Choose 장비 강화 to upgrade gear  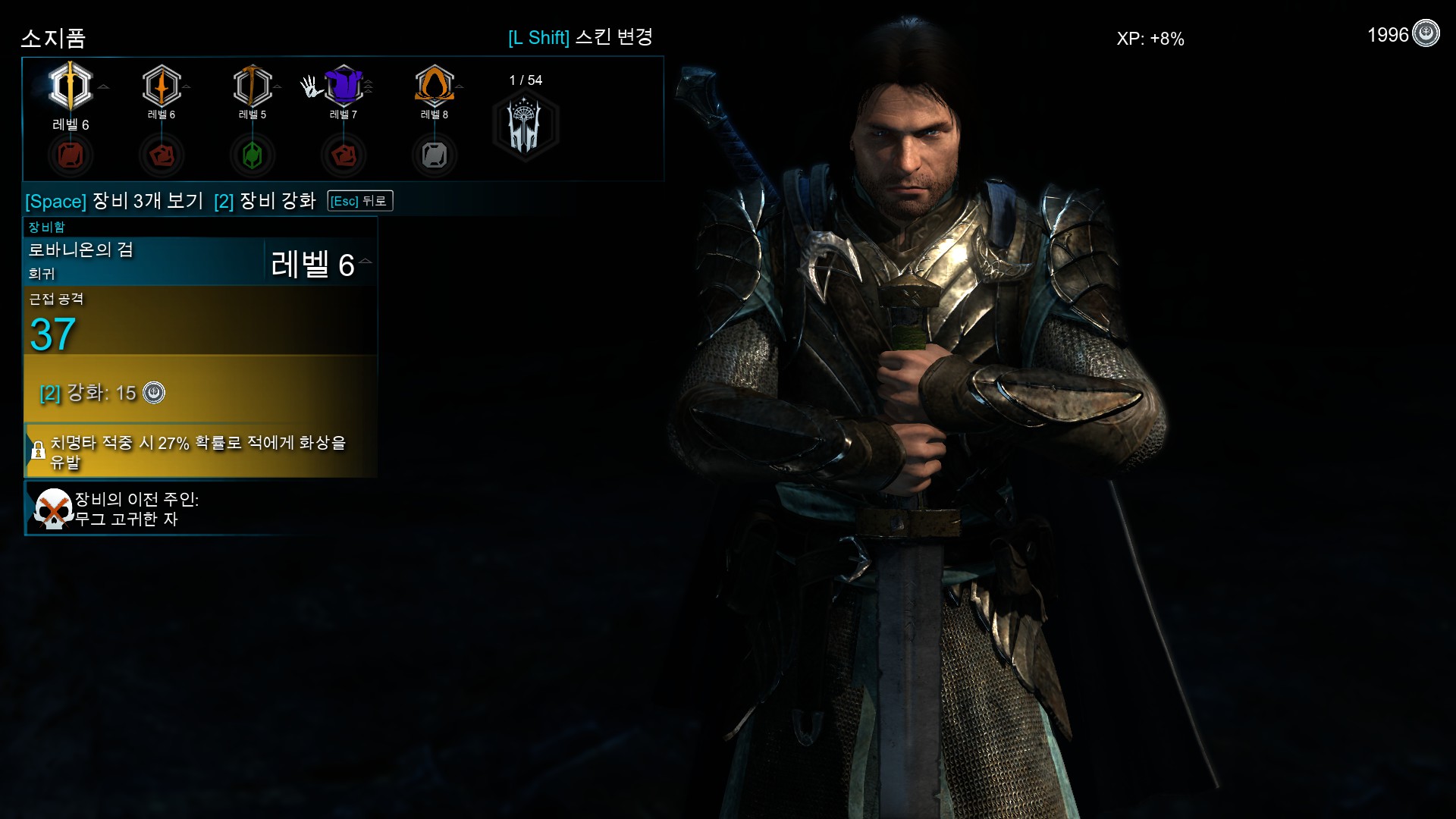pos(265,201)
